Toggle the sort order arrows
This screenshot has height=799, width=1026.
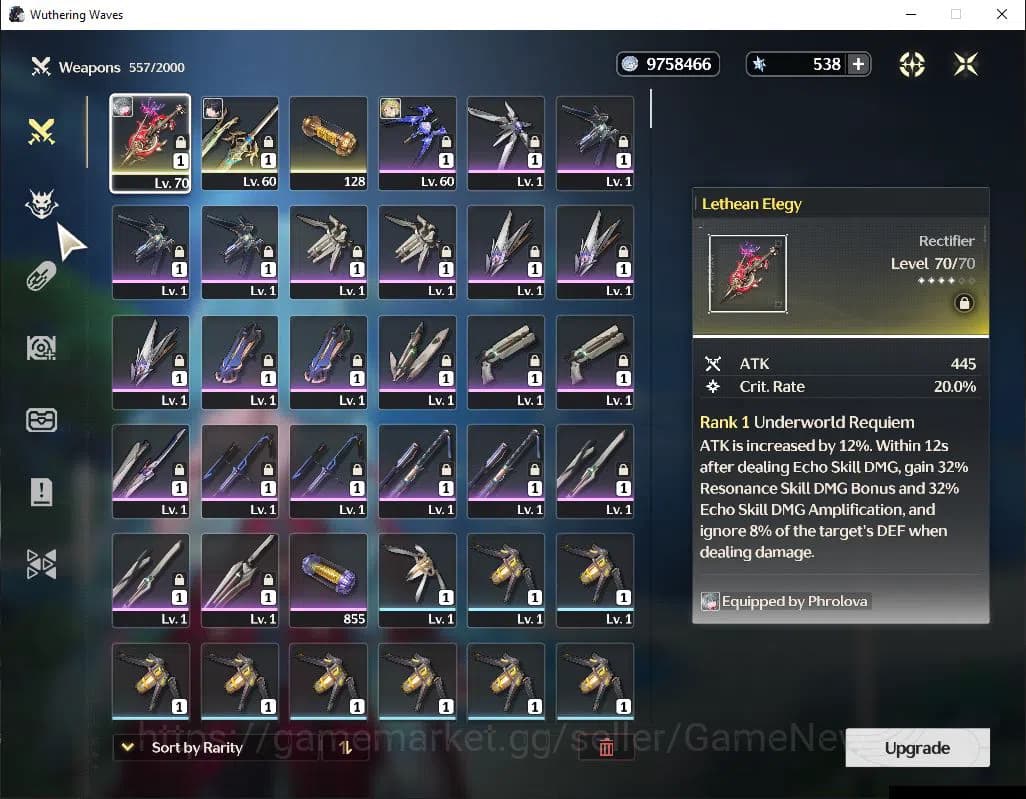[346, 747]
